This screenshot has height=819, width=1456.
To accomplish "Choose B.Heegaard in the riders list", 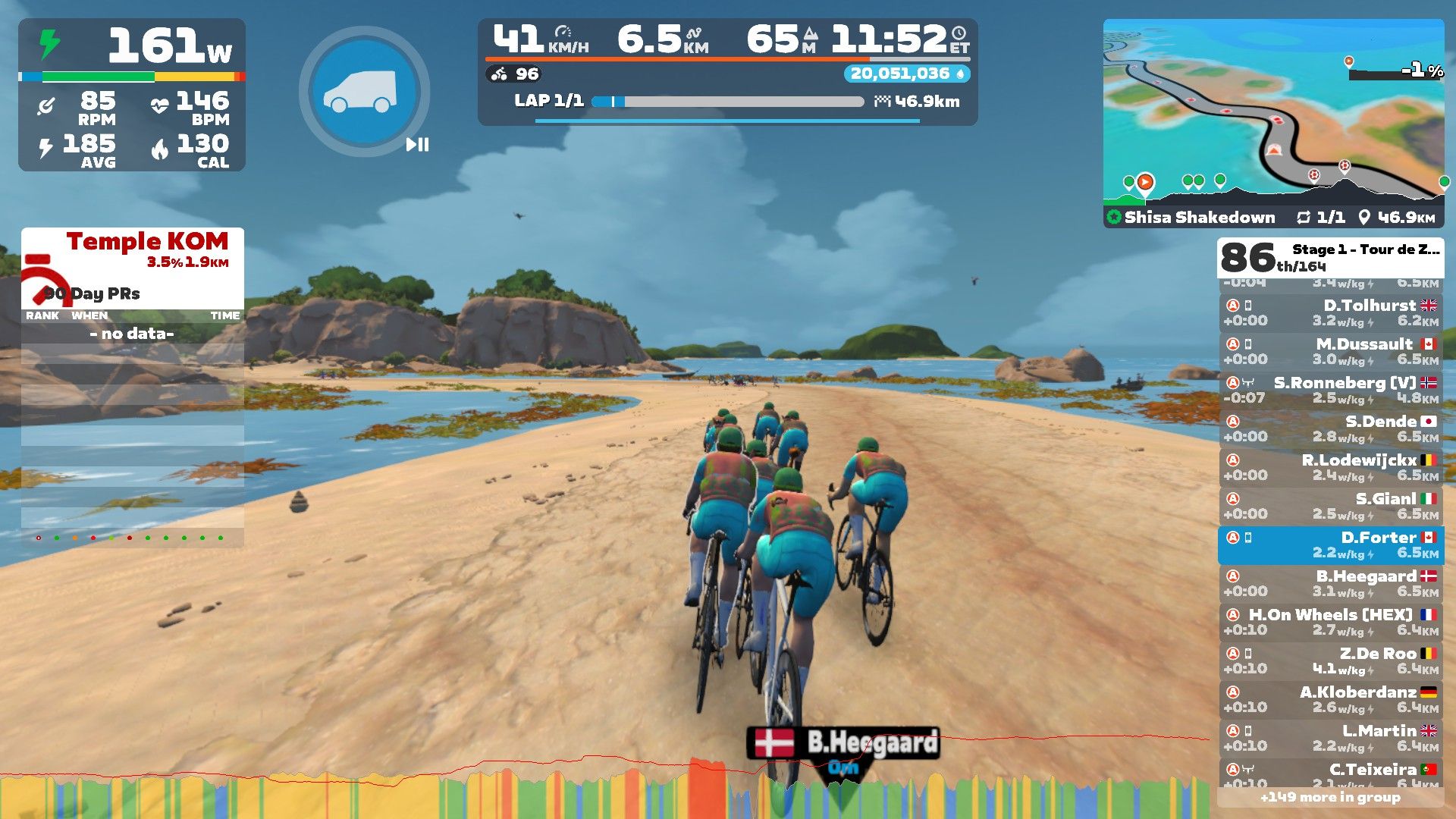I will (x=1330, y=583).
